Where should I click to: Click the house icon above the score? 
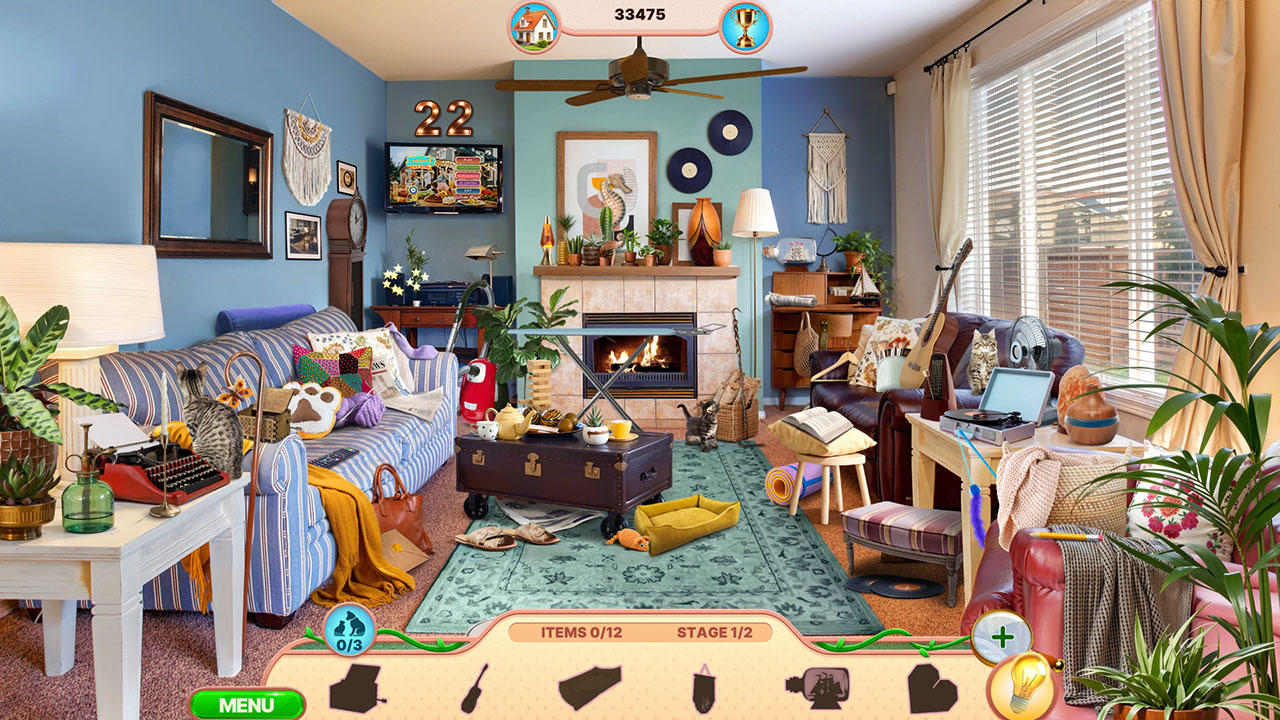535,21
